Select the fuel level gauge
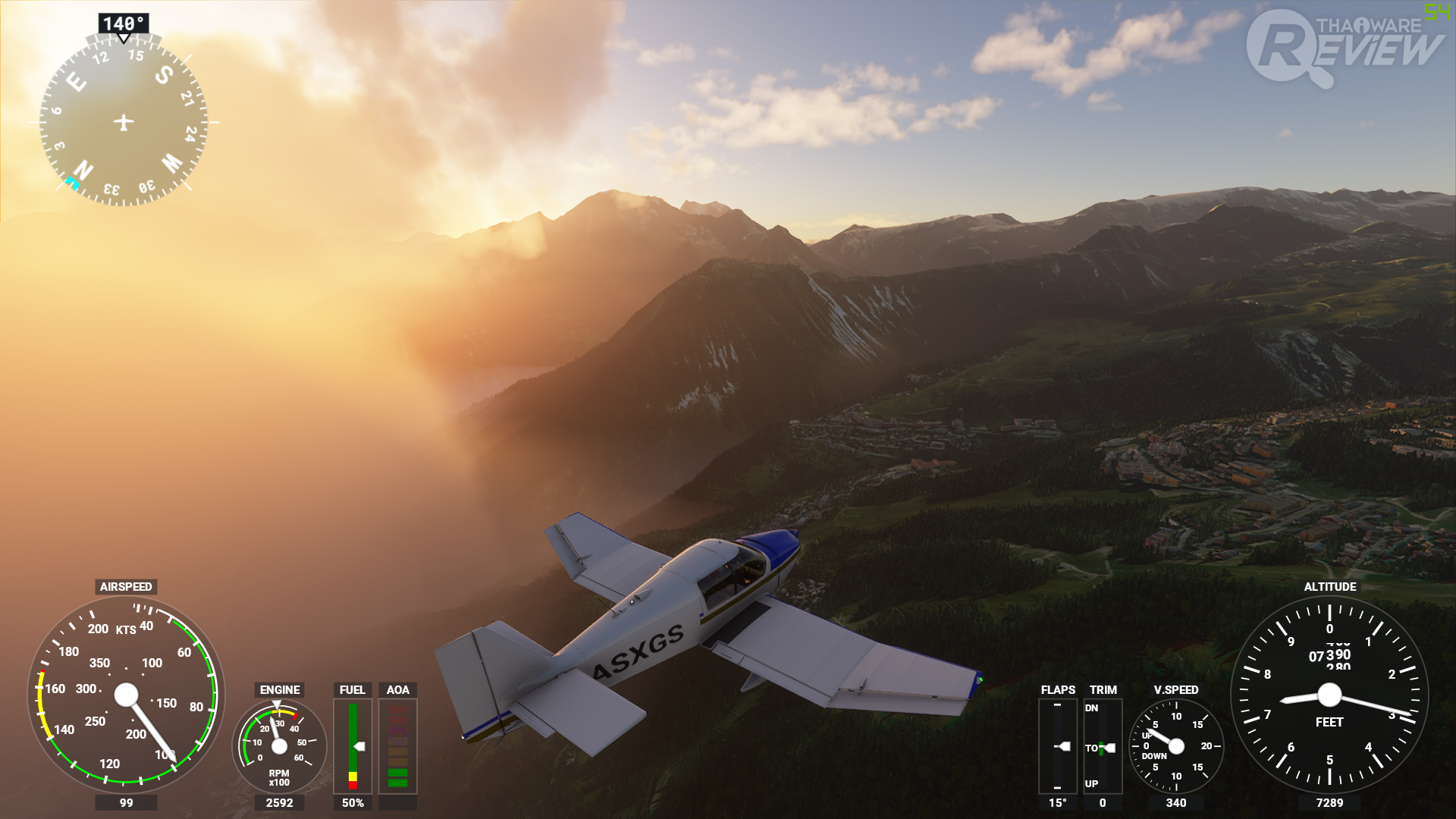 [353, 746]
